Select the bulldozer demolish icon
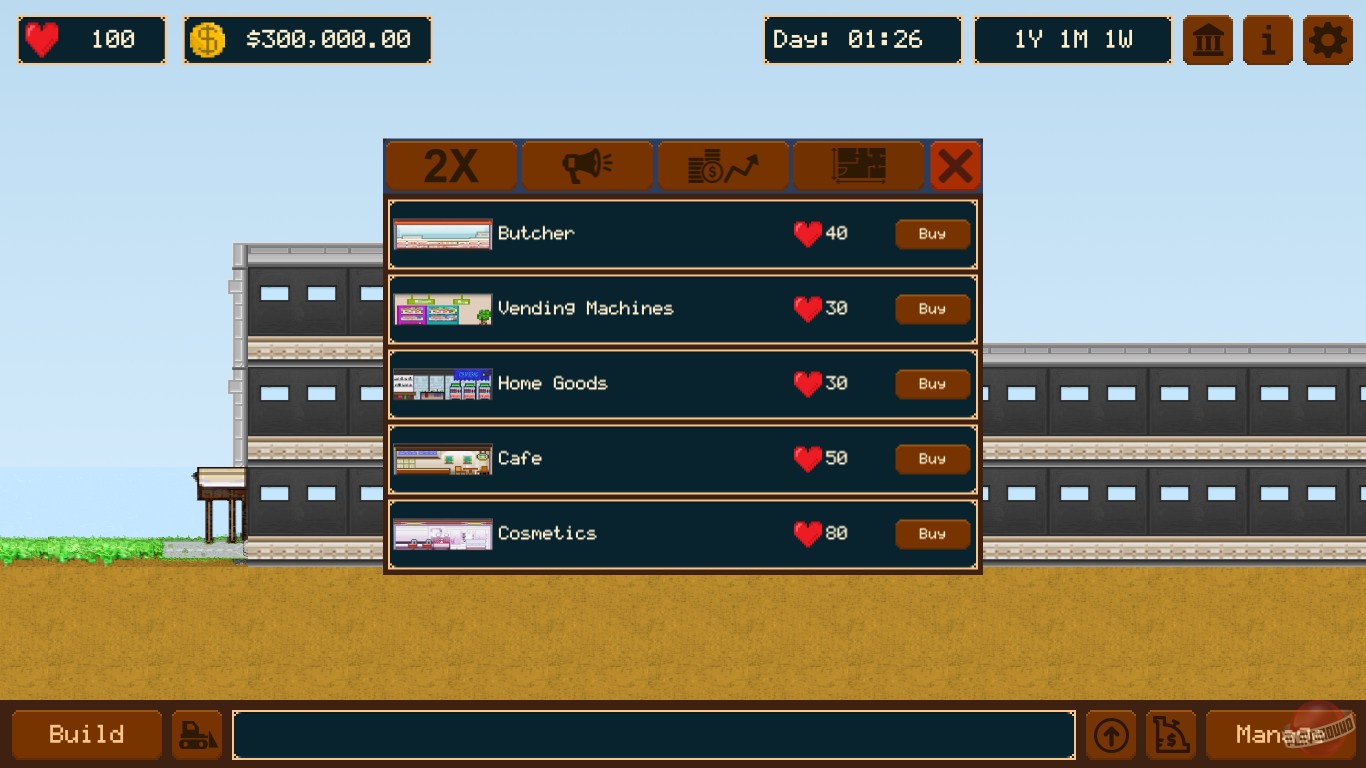Image resolution: width=1366 pixels, height=768 pixels. point(196,734)
